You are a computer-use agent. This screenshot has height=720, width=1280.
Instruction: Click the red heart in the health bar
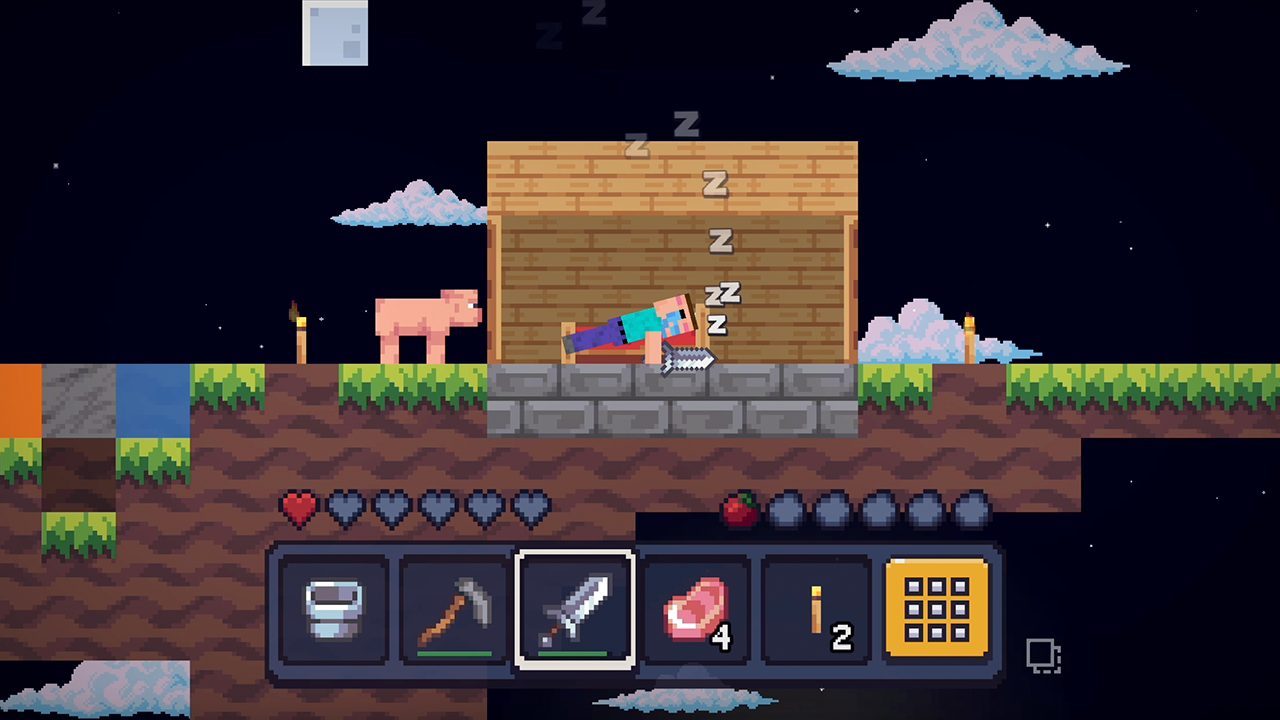tap(297, 508)
